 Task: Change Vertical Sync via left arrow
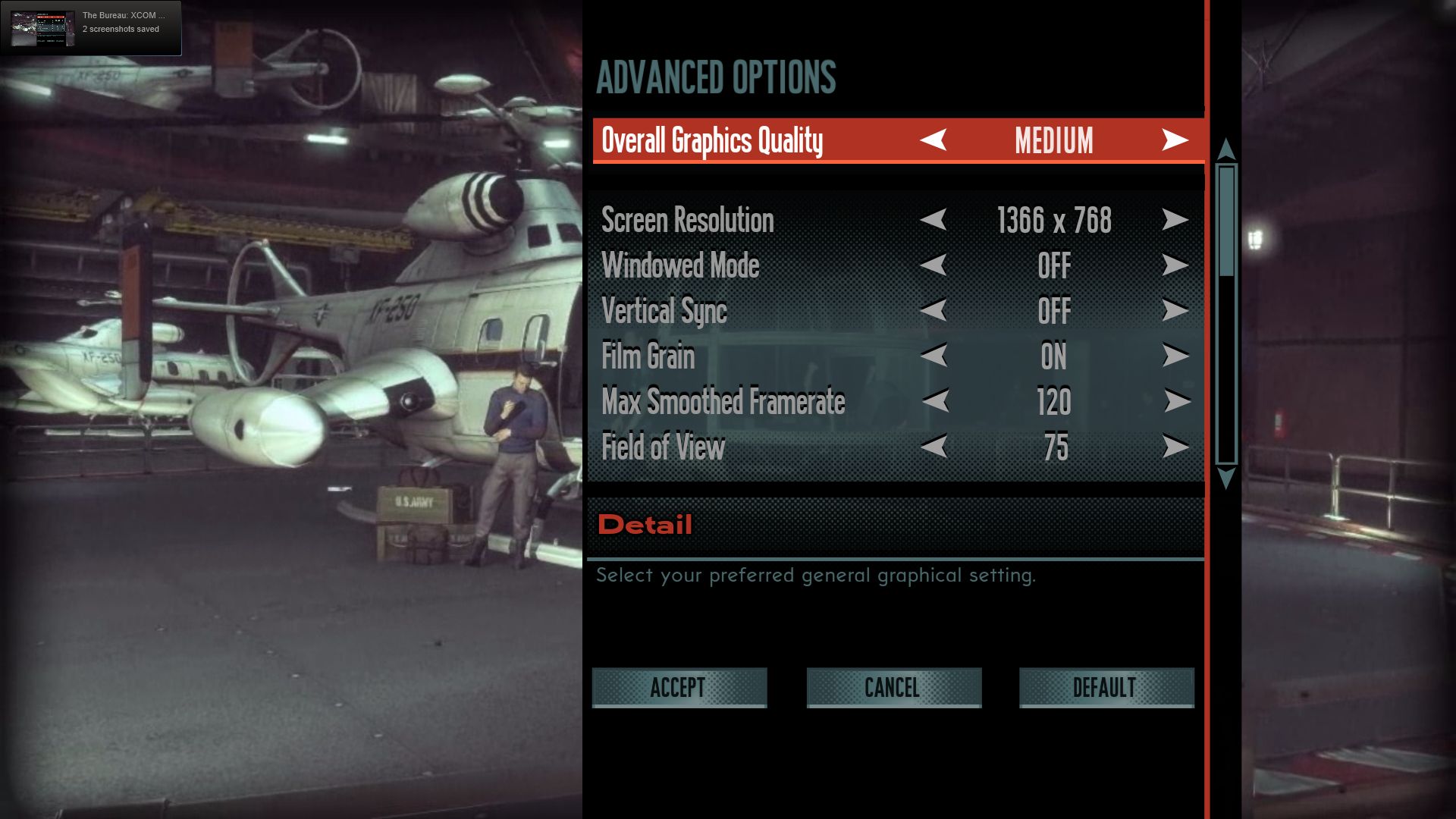pyautogui.click(x=934, y=310)
